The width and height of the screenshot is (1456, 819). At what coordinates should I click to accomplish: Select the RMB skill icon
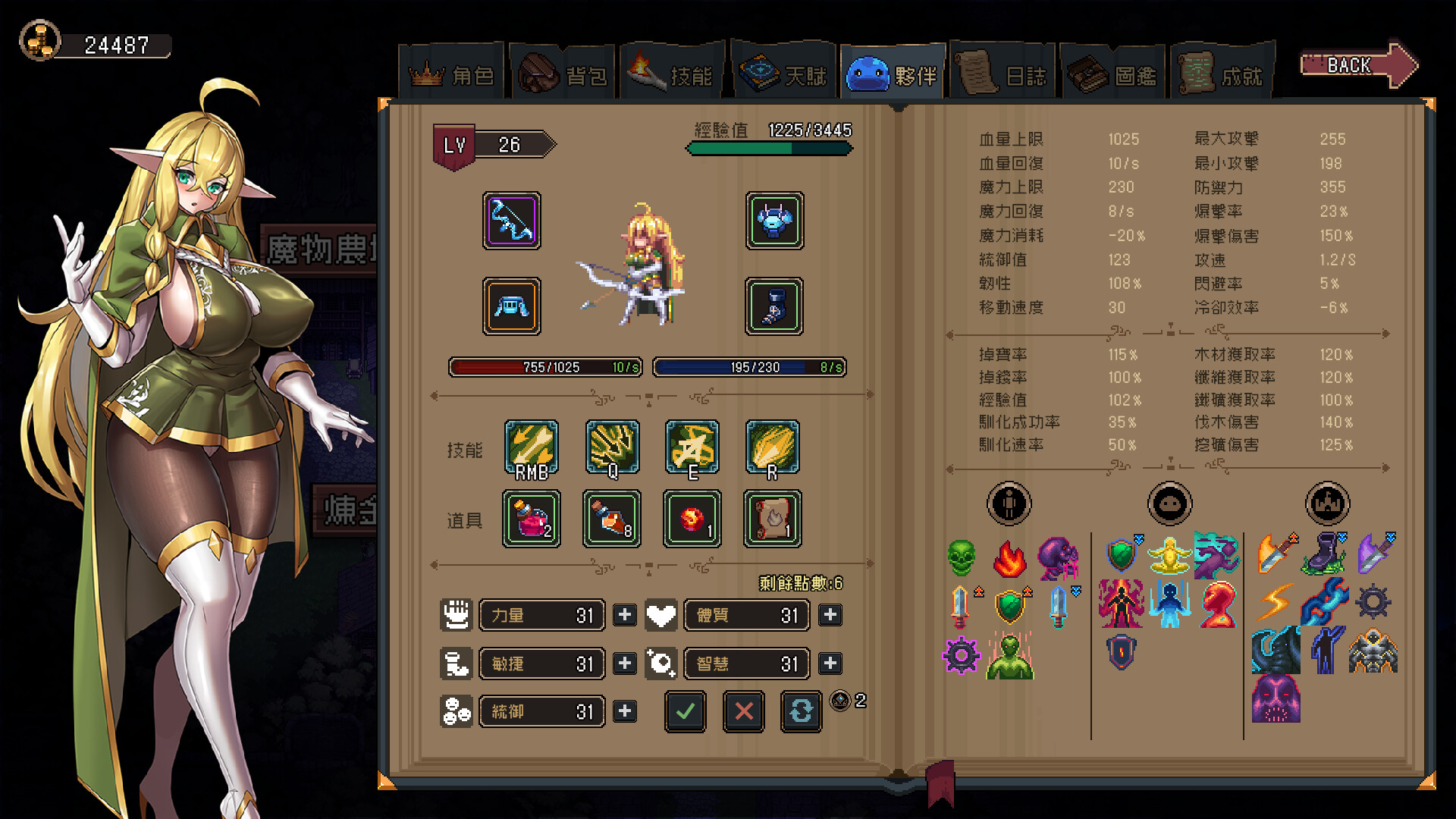532,447
